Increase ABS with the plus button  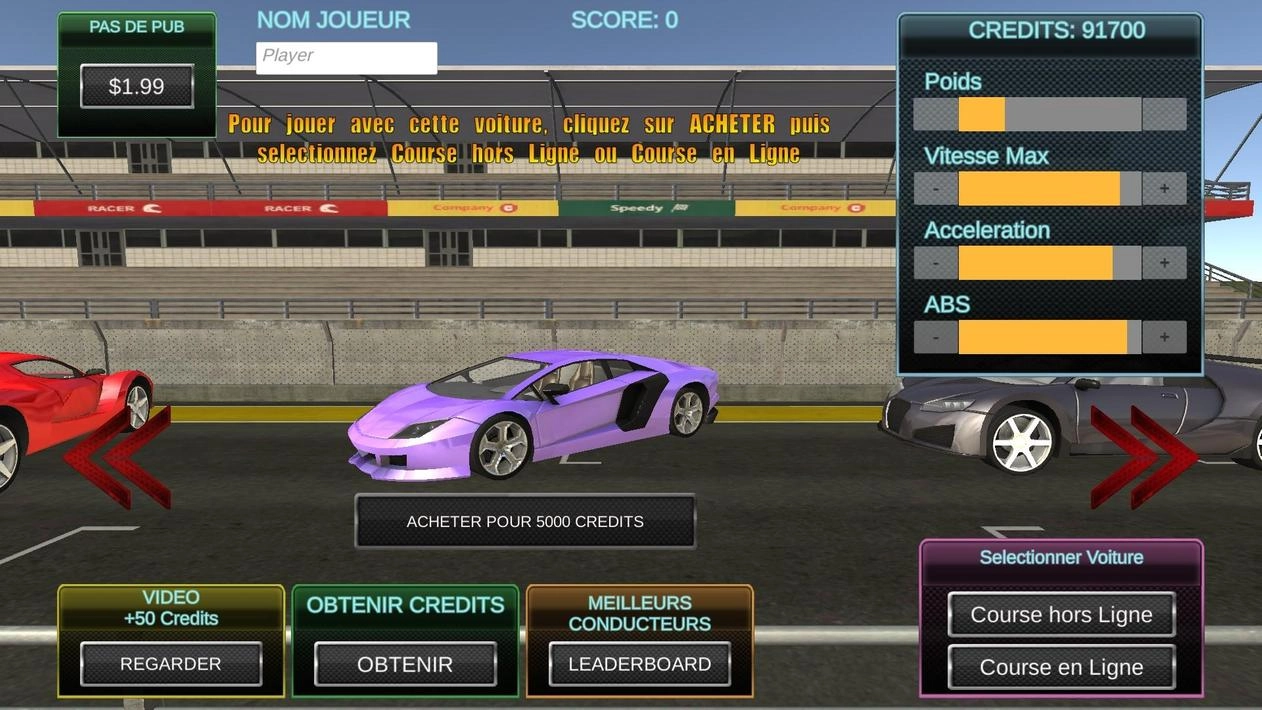point(1164,337)
